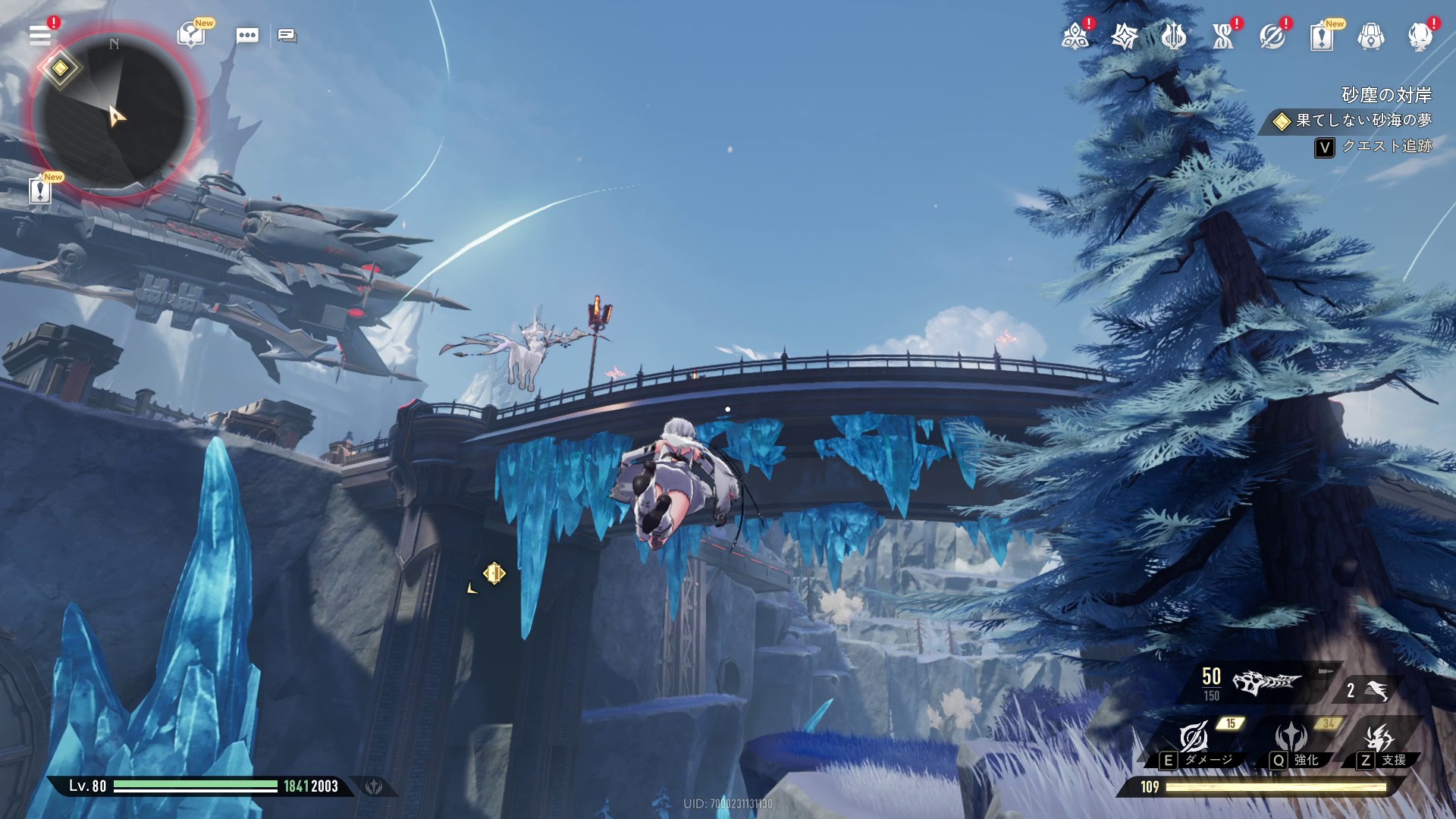This screenshot has width=1456, height=819.
Task: Open the backpack inventory icon
Action: pyautogui.click(x=1371, y=36)
